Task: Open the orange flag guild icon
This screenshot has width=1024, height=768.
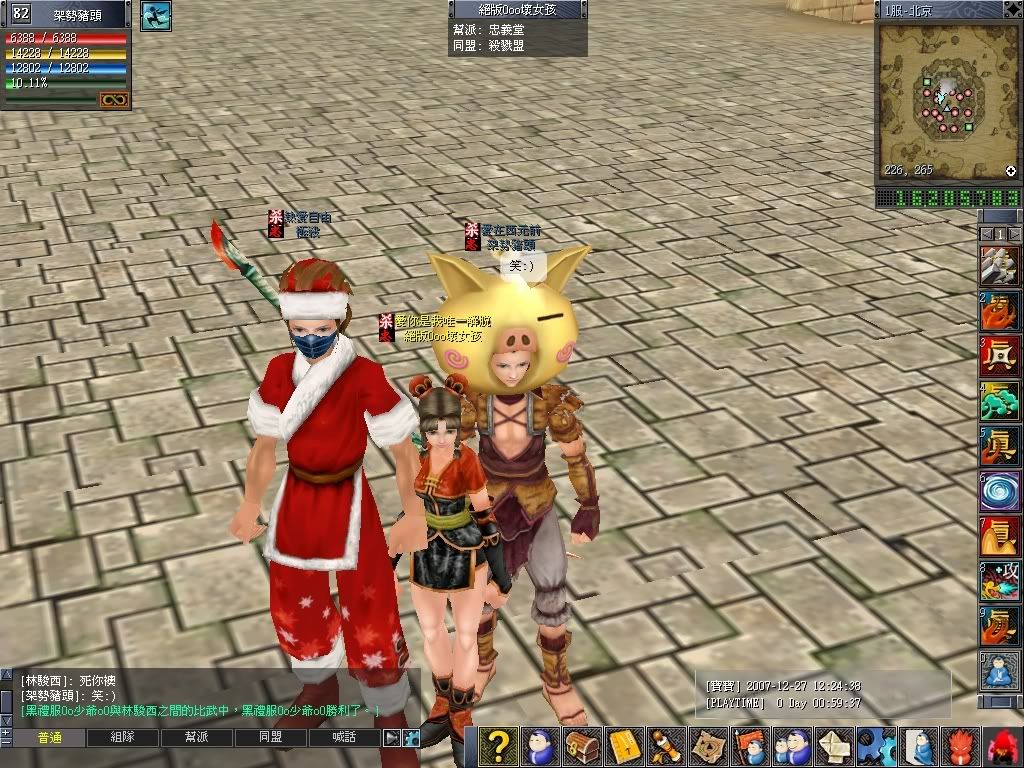Action: [x=749, y=746]
